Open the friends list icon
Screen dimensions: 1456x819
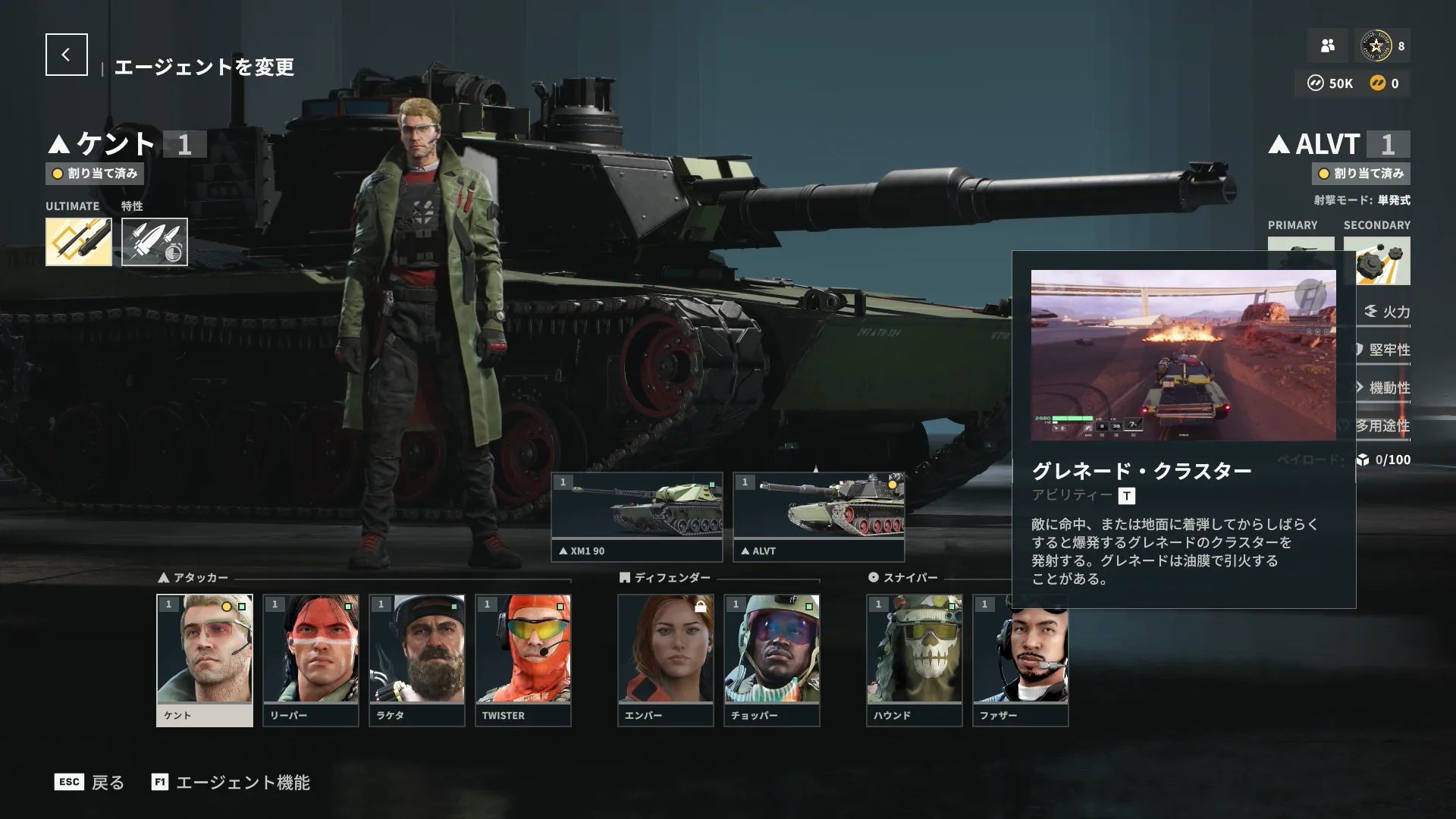click(1327, 46)
